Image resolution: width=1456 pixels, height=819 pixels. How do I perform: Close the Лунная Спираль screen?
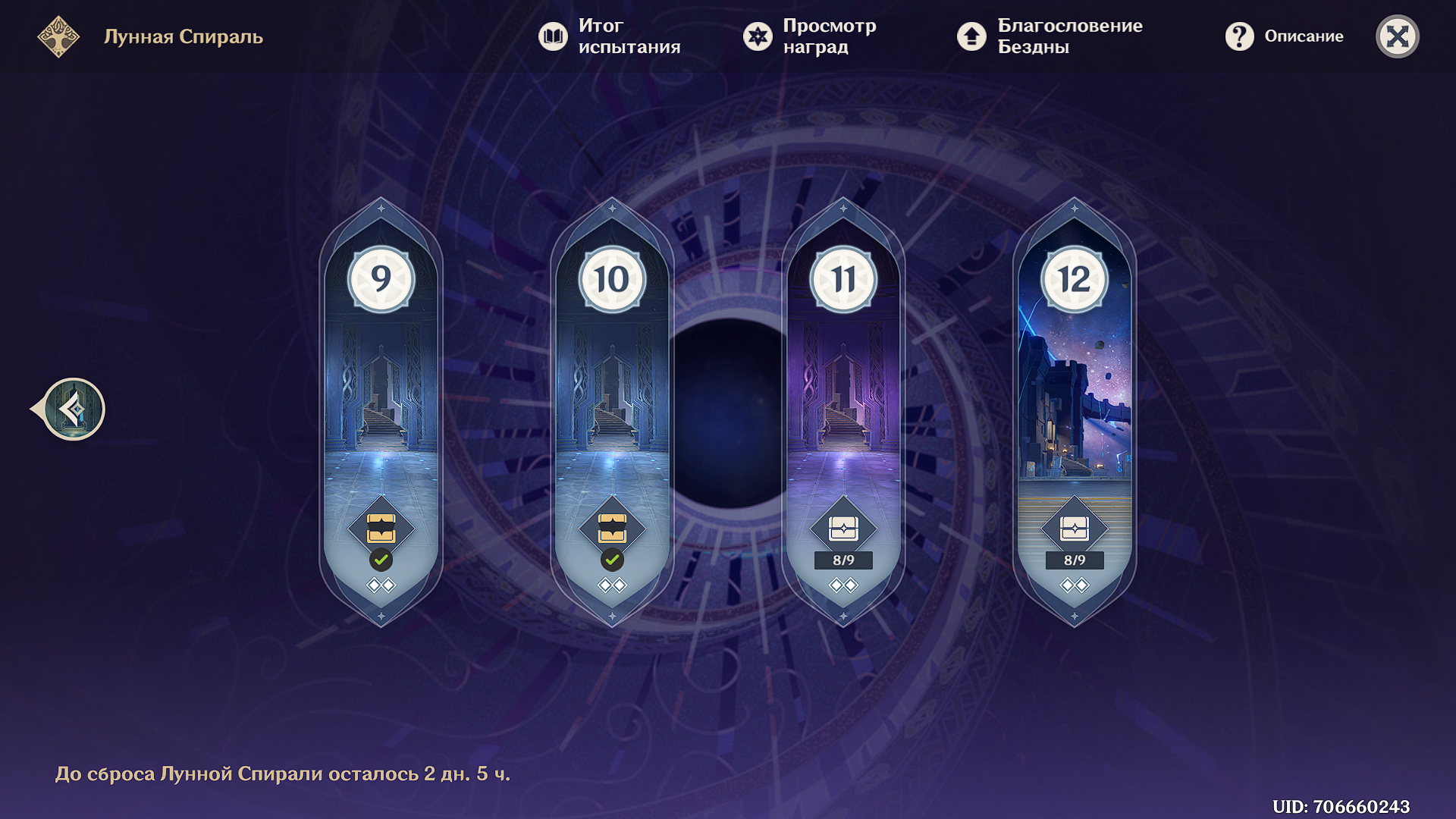[1397, 36]
